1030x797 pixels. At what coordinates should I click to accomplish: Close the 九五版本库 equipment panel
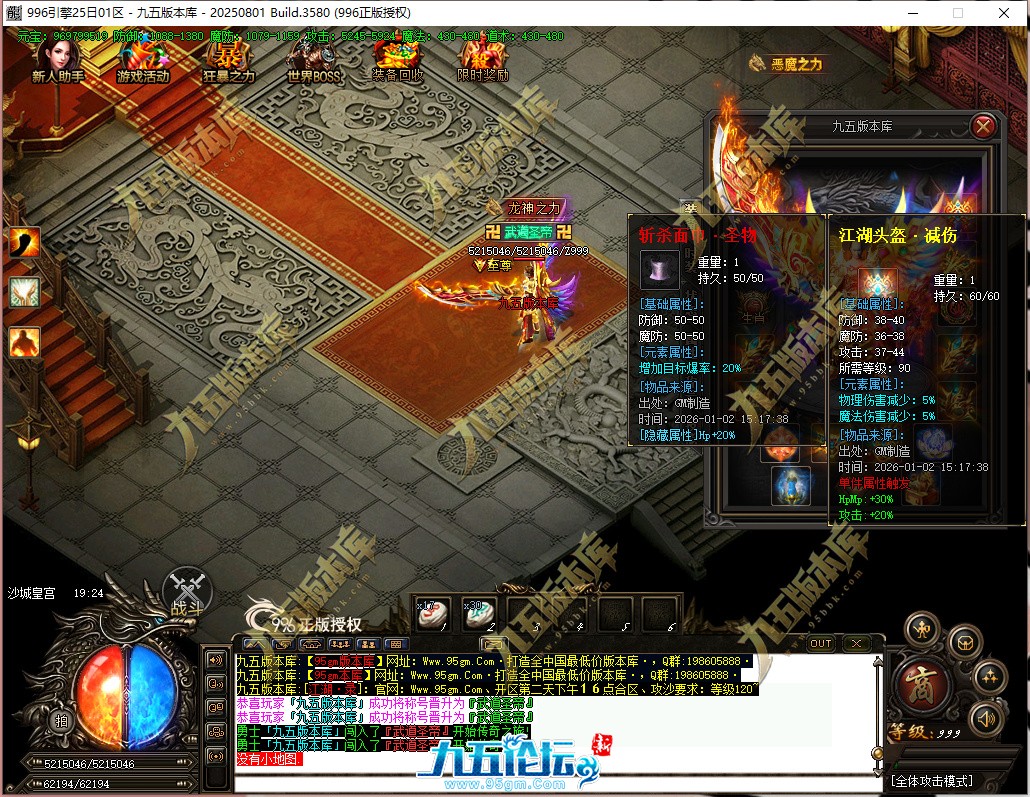(984, 126)
